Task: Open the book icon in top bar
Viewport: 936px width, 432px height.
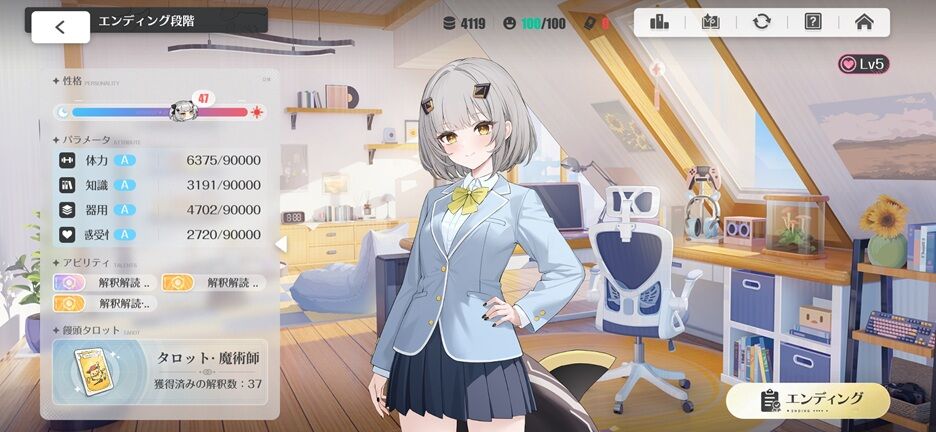Action: point(711,21)
